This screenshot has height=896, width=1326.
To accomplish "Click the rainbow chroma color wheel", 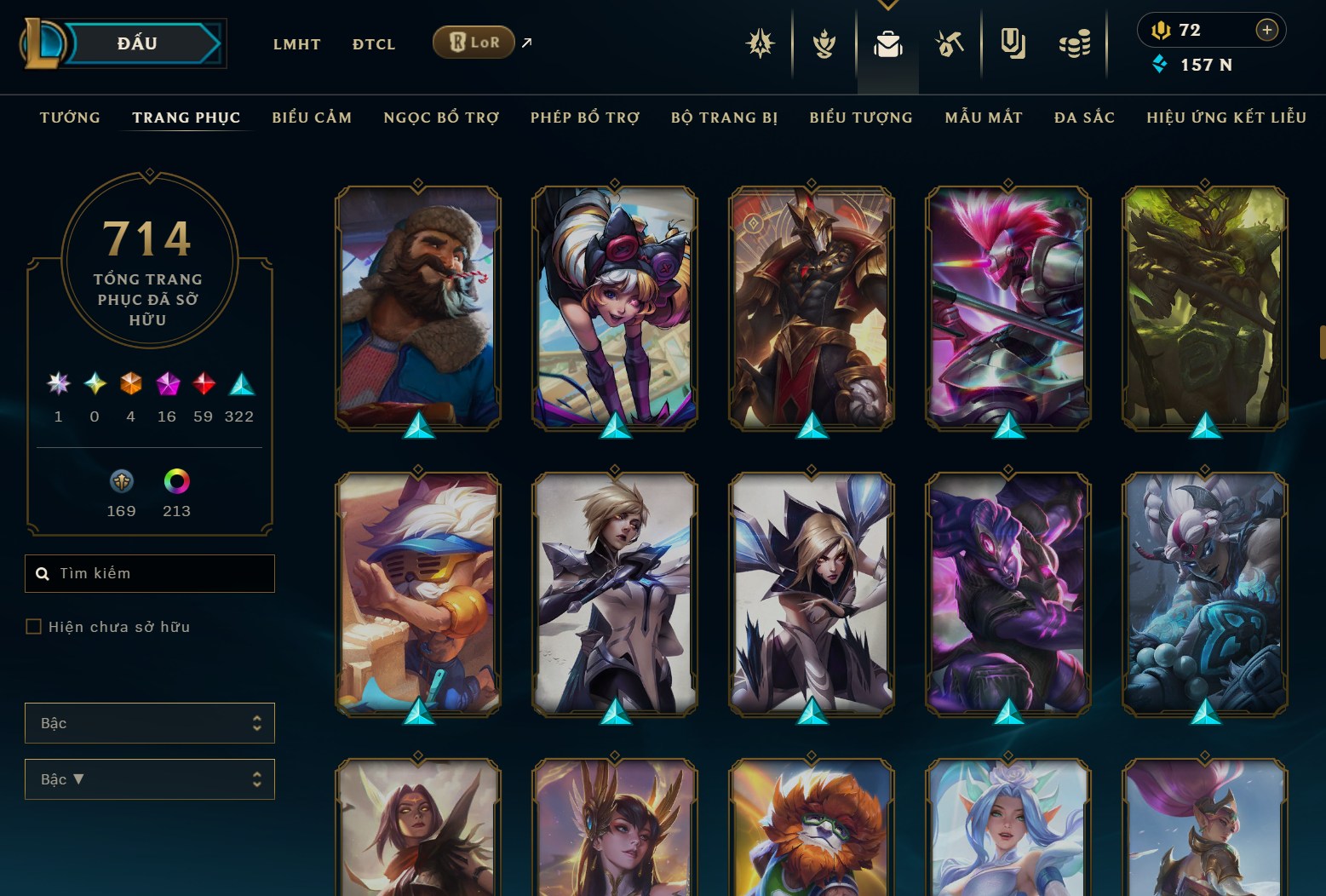I will pos(176,482).
